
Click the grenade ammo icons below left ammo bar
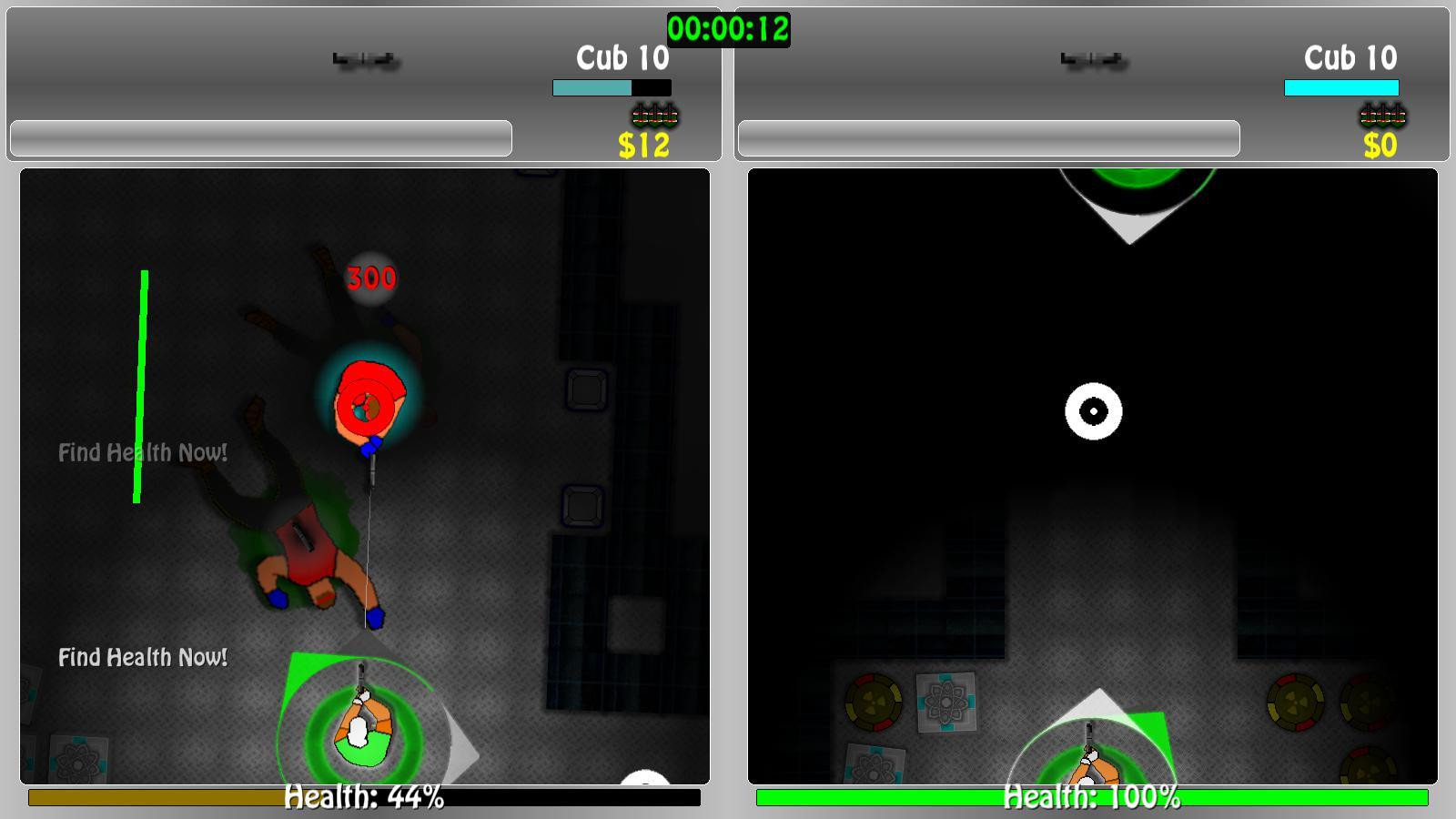pos(655,116)
